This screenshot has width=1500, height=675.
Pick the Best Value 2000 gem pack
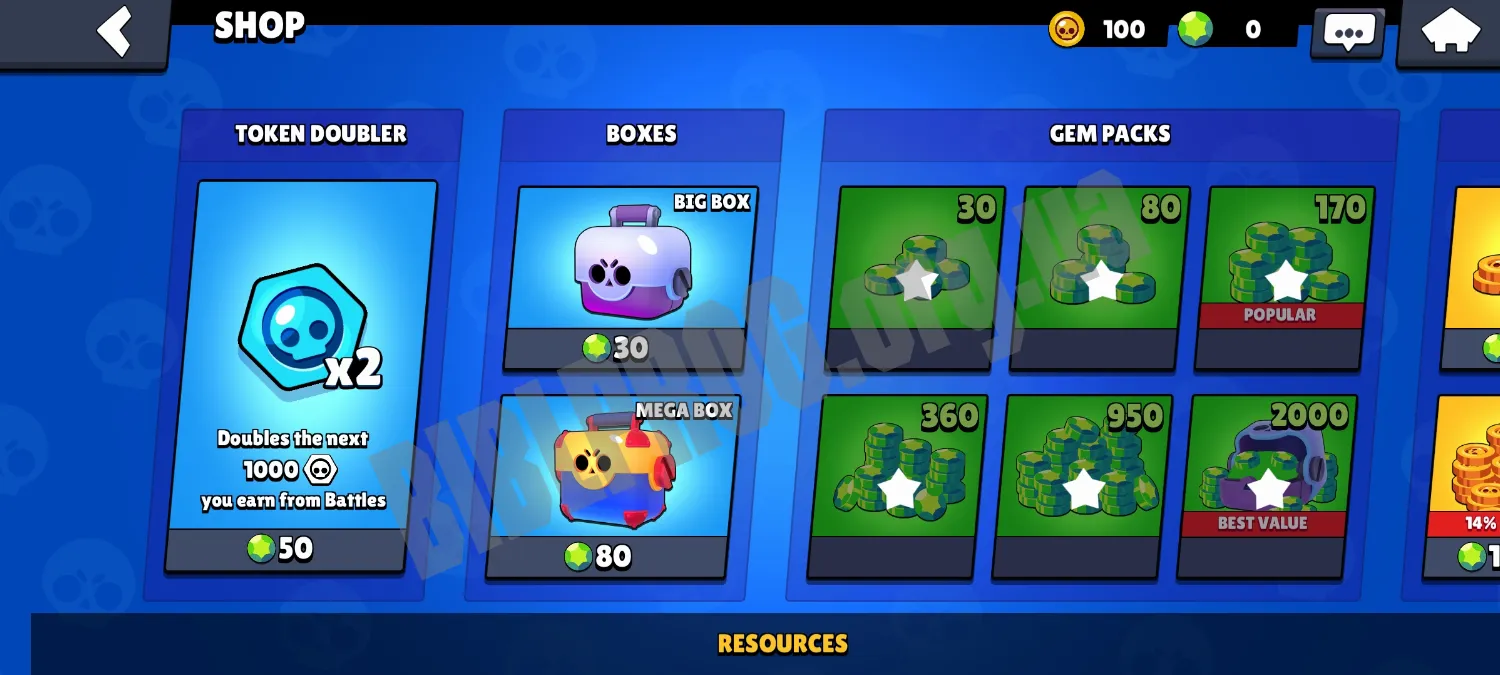tap(1268, 485)
